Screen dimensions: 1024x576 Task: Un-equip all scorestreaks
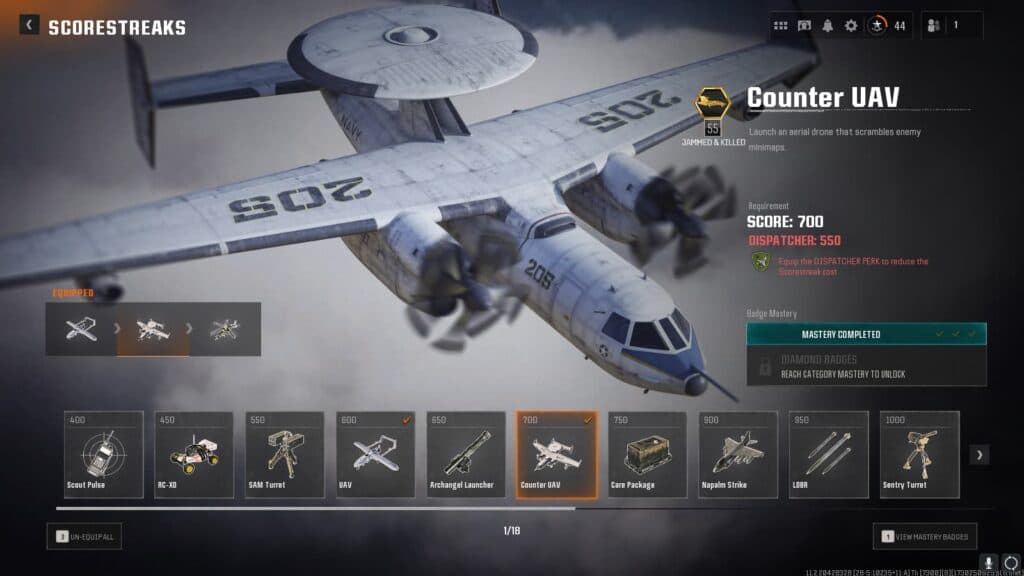[x=84, y=537]
